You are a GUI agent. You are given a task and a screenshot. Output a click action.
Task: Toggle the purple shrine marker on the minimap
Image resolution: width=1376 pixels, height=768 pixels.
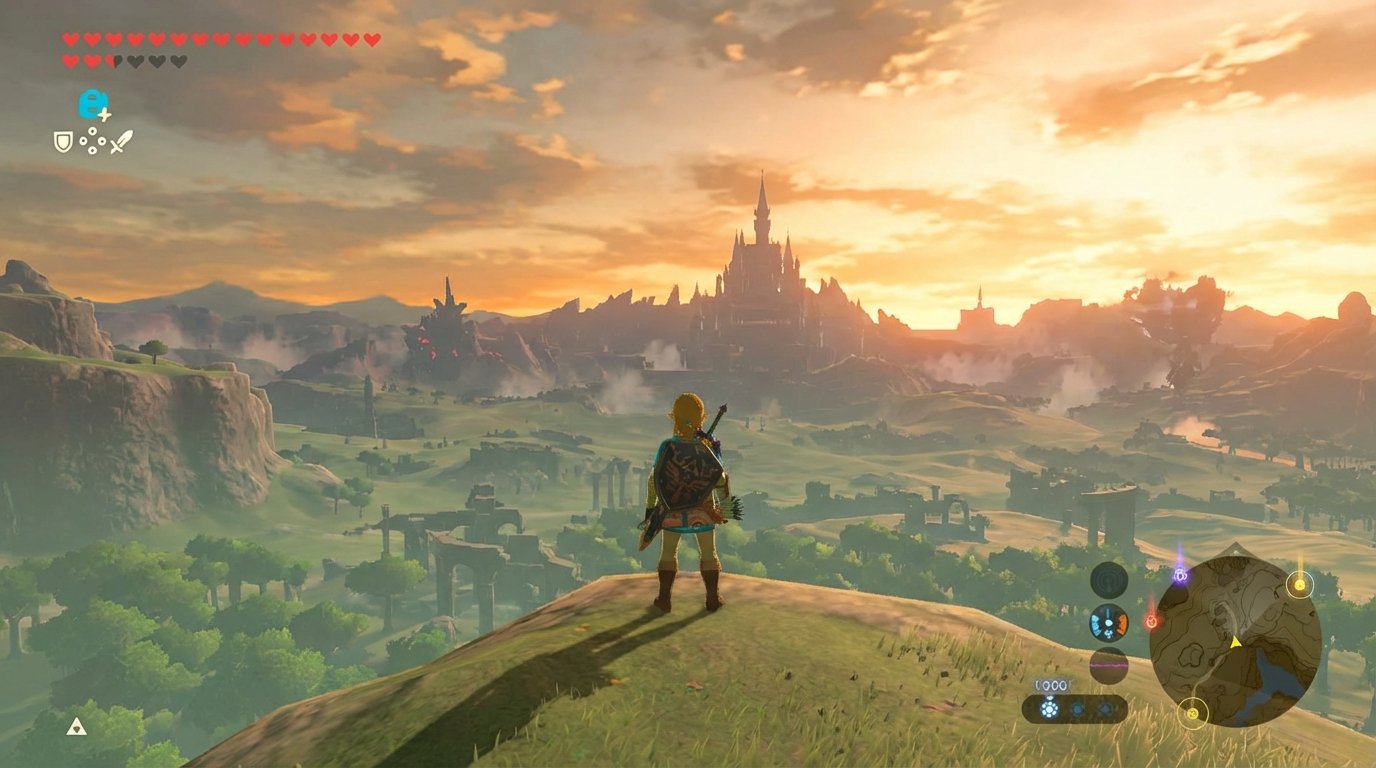1180,576
